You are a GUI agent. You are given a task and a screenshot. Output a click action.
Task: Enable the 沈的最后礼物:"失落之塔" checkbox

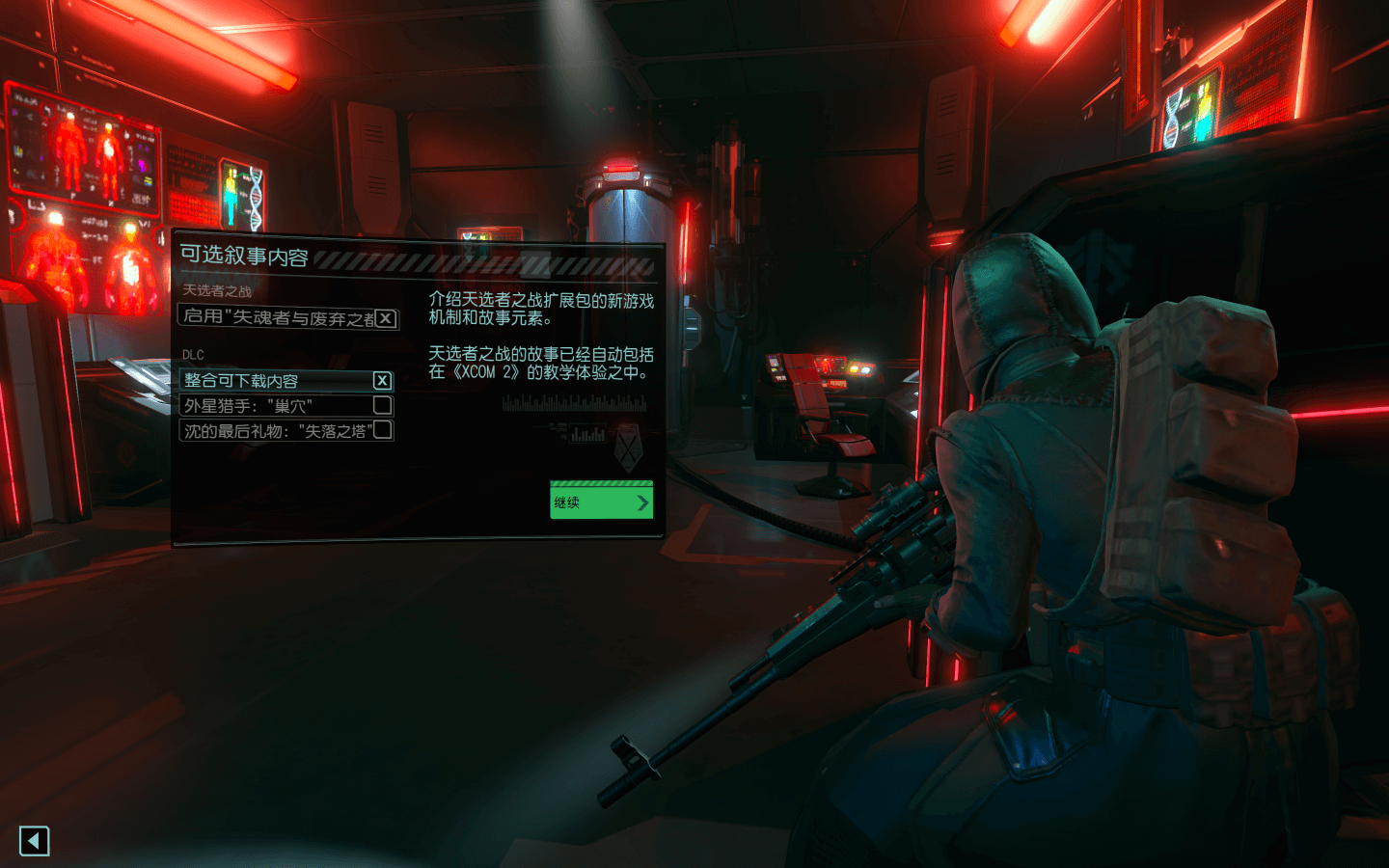pyautogui.click(x=382, y=430)
